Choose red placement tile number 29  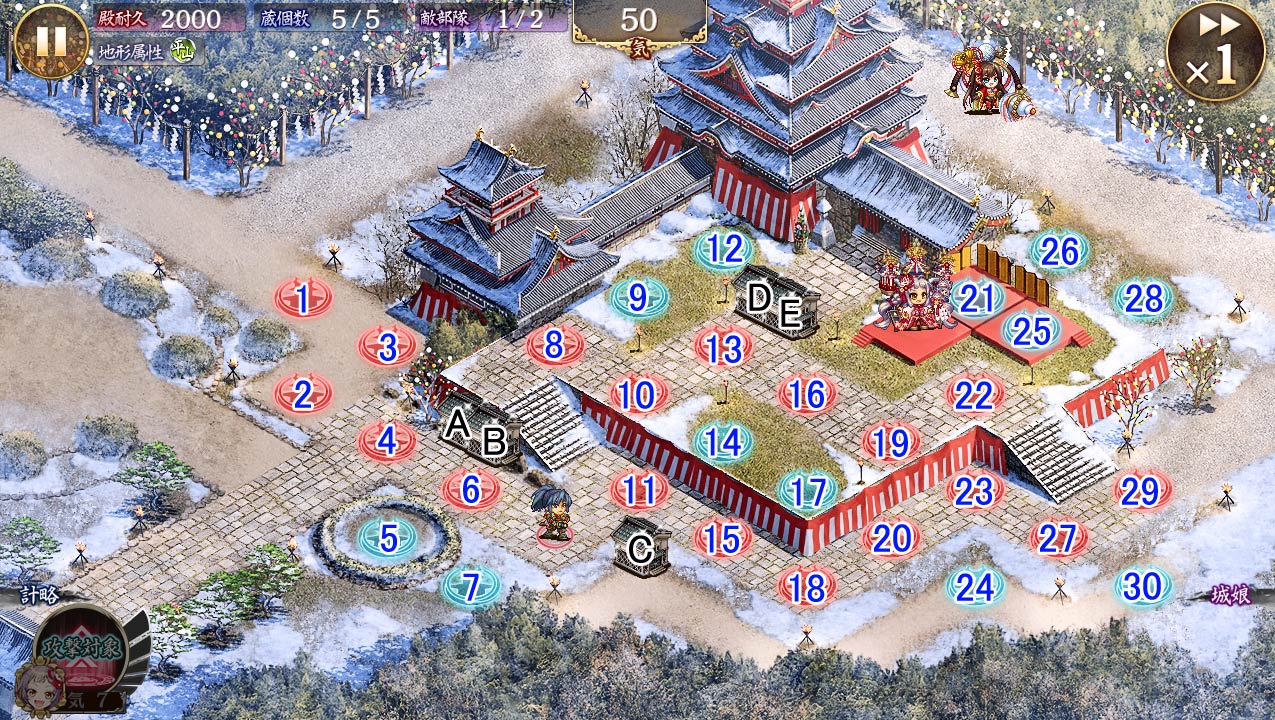pos(1143,490)
